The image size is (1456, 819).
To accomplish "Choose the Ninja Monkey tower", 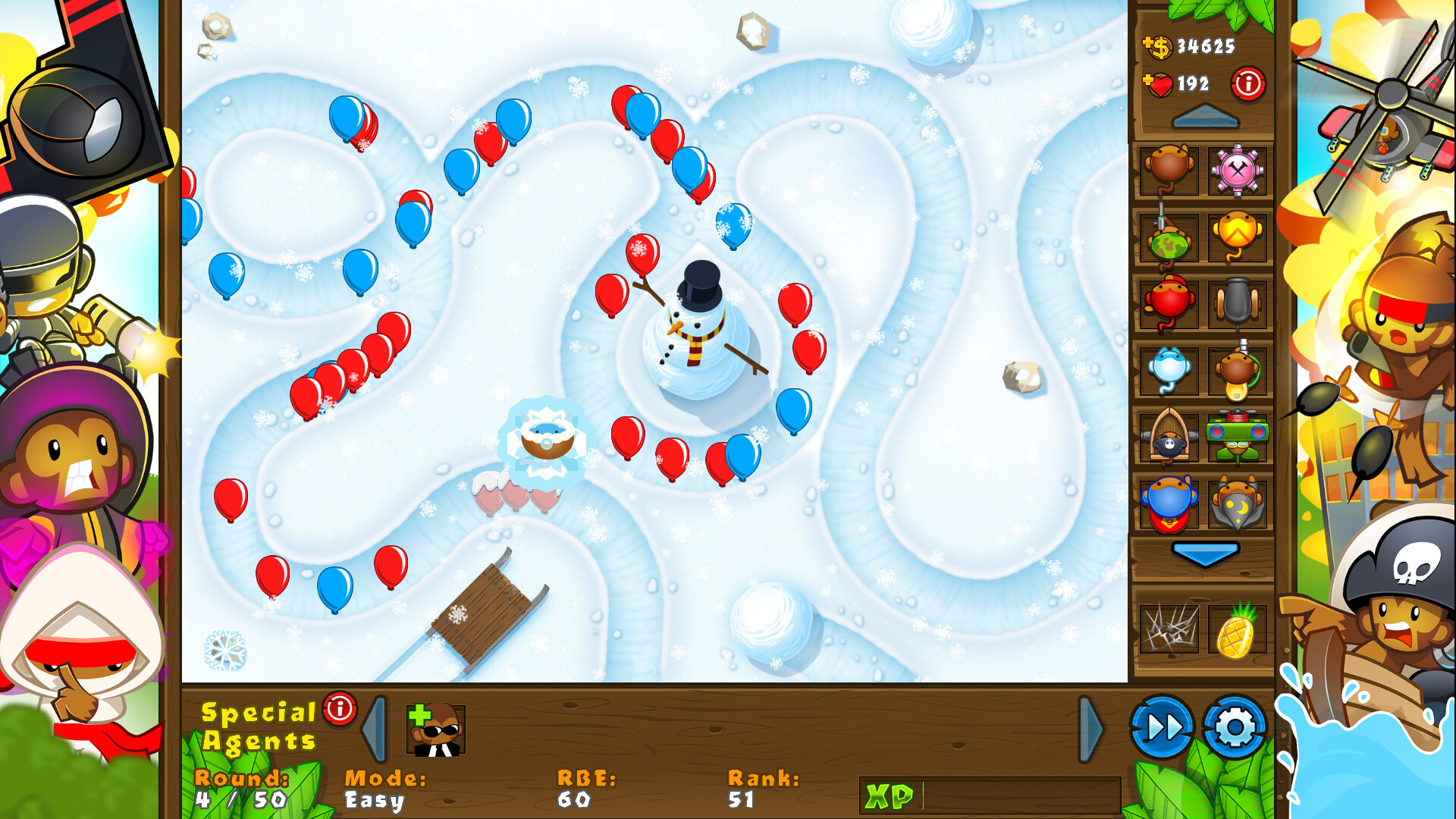I will [x=1168, y=303].
